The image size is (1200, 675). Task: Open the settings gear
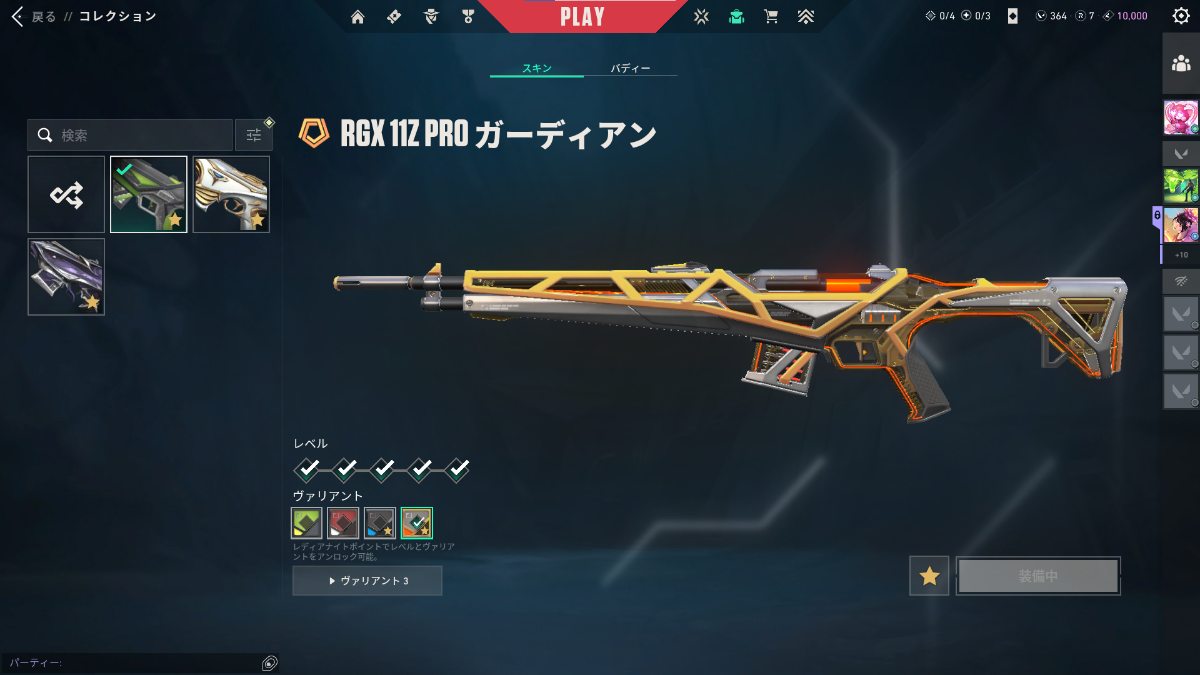click(1180, 16)
